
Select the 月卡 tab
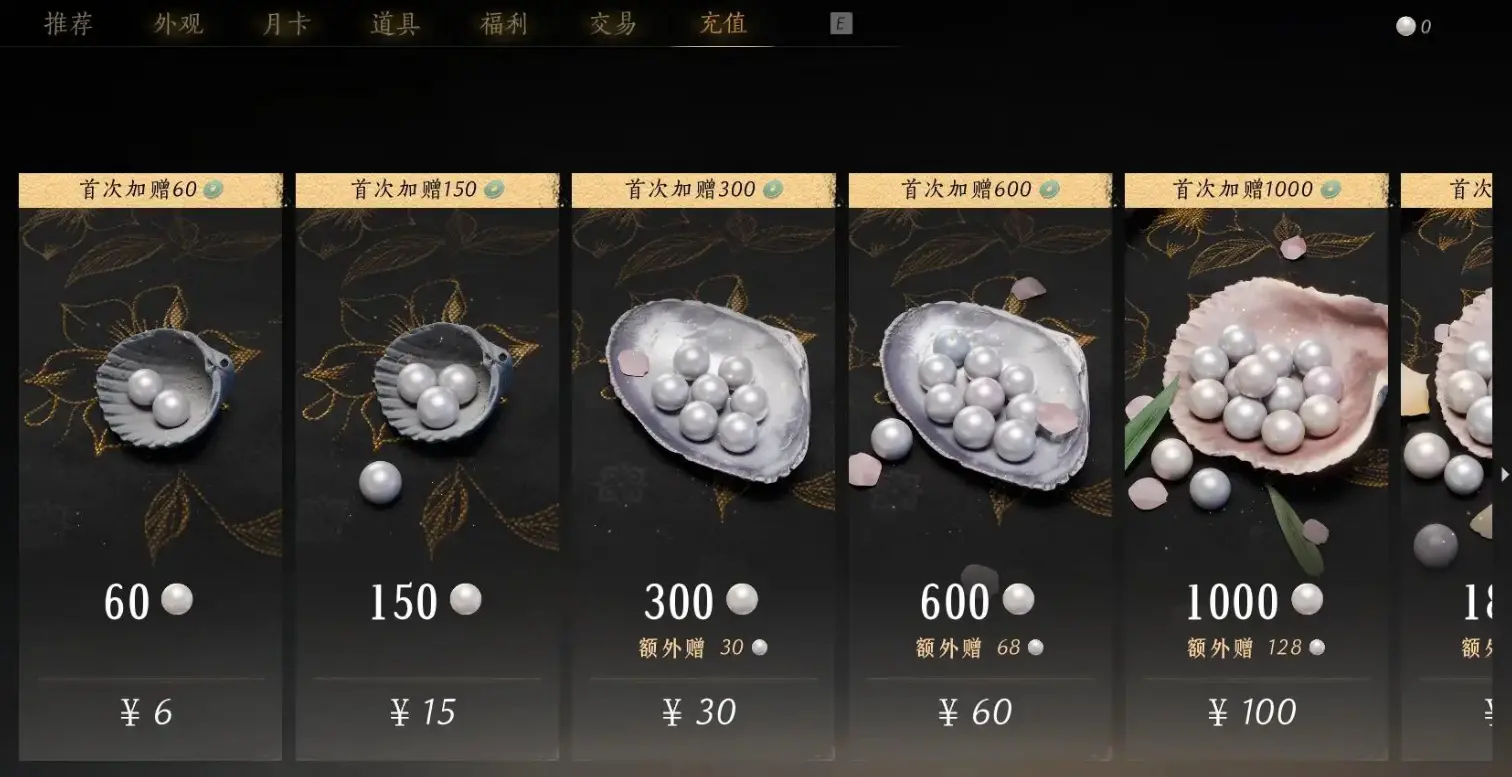286,24
